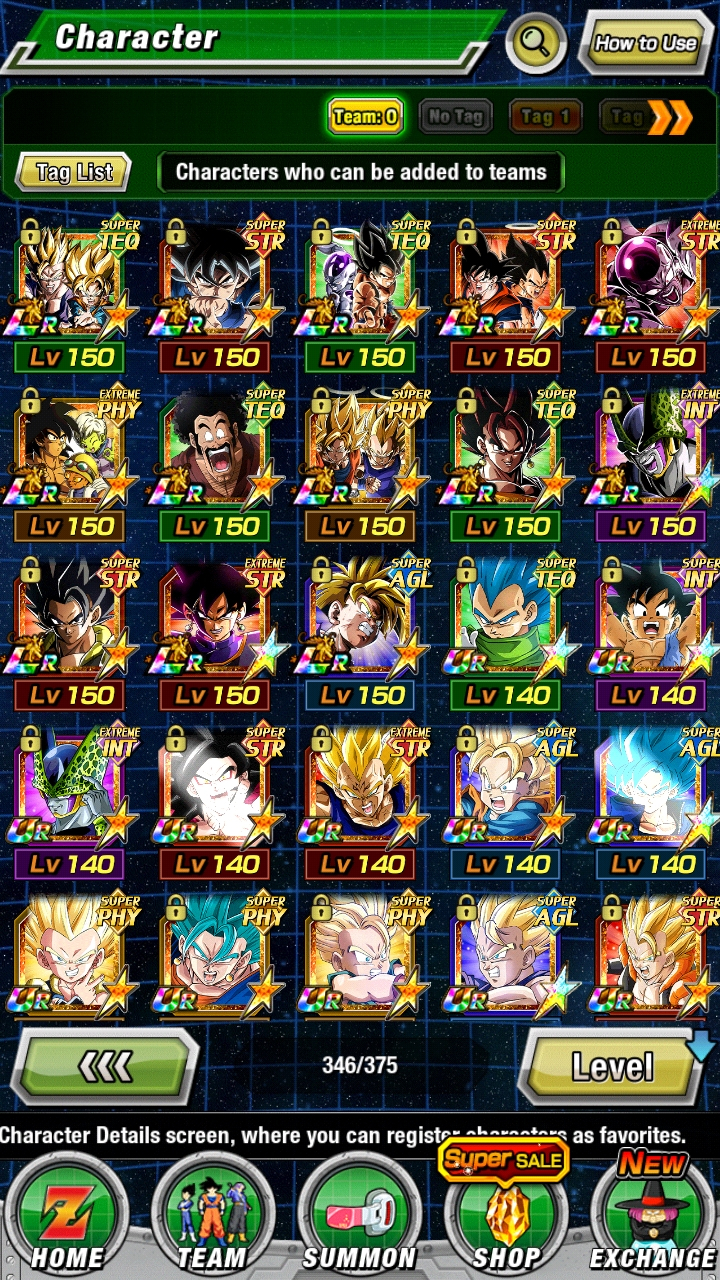
Task: Go back with the triple-arrow button
Action: pos(105,1067)
